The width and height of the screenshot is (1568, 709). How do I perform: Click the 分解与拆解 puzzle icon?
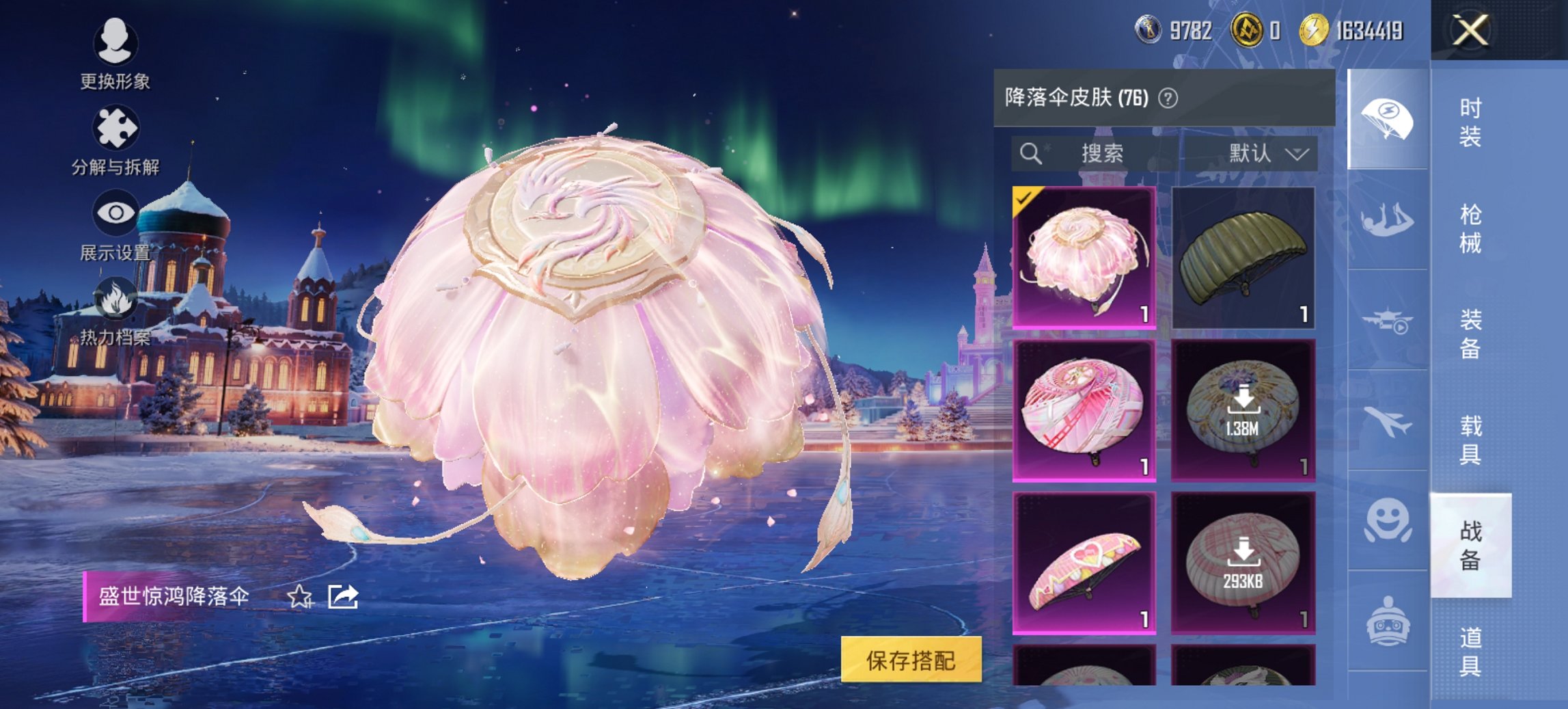116,126
